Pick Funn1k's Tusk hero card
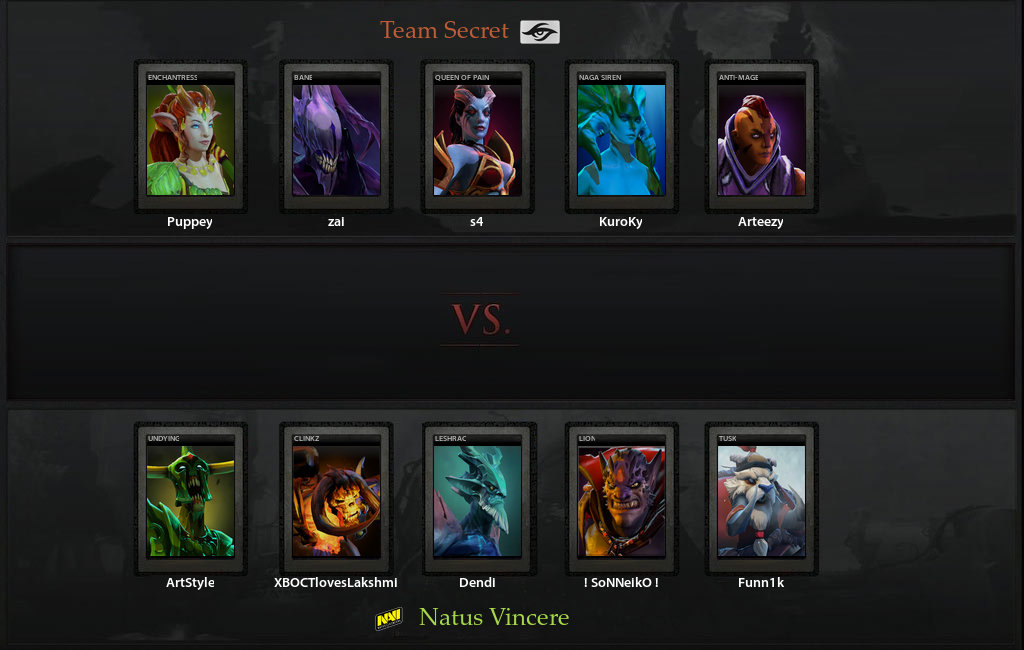This screenshot has width=1024, height=650. pyautogui.click(x=761, y=499)
